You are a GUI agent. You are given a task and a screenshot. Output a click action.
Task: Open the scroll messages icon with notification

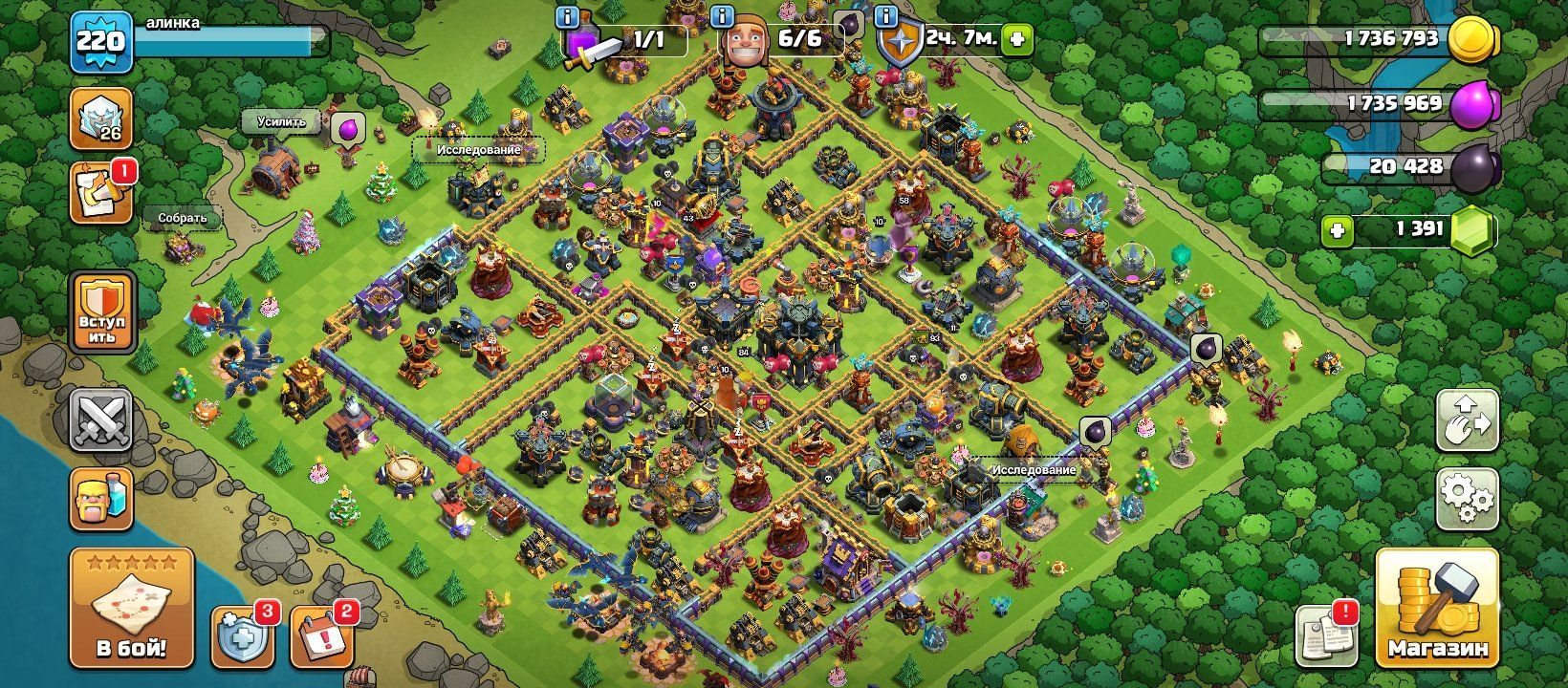(100, 192)
